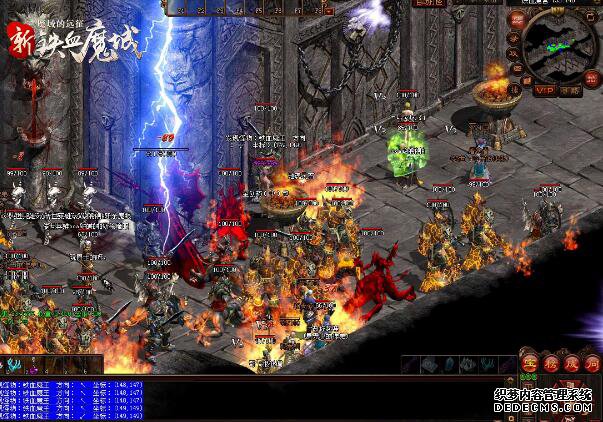Screen dimensions: 603x422
Task: Select the 成 round button
Action: click(570, 362)
